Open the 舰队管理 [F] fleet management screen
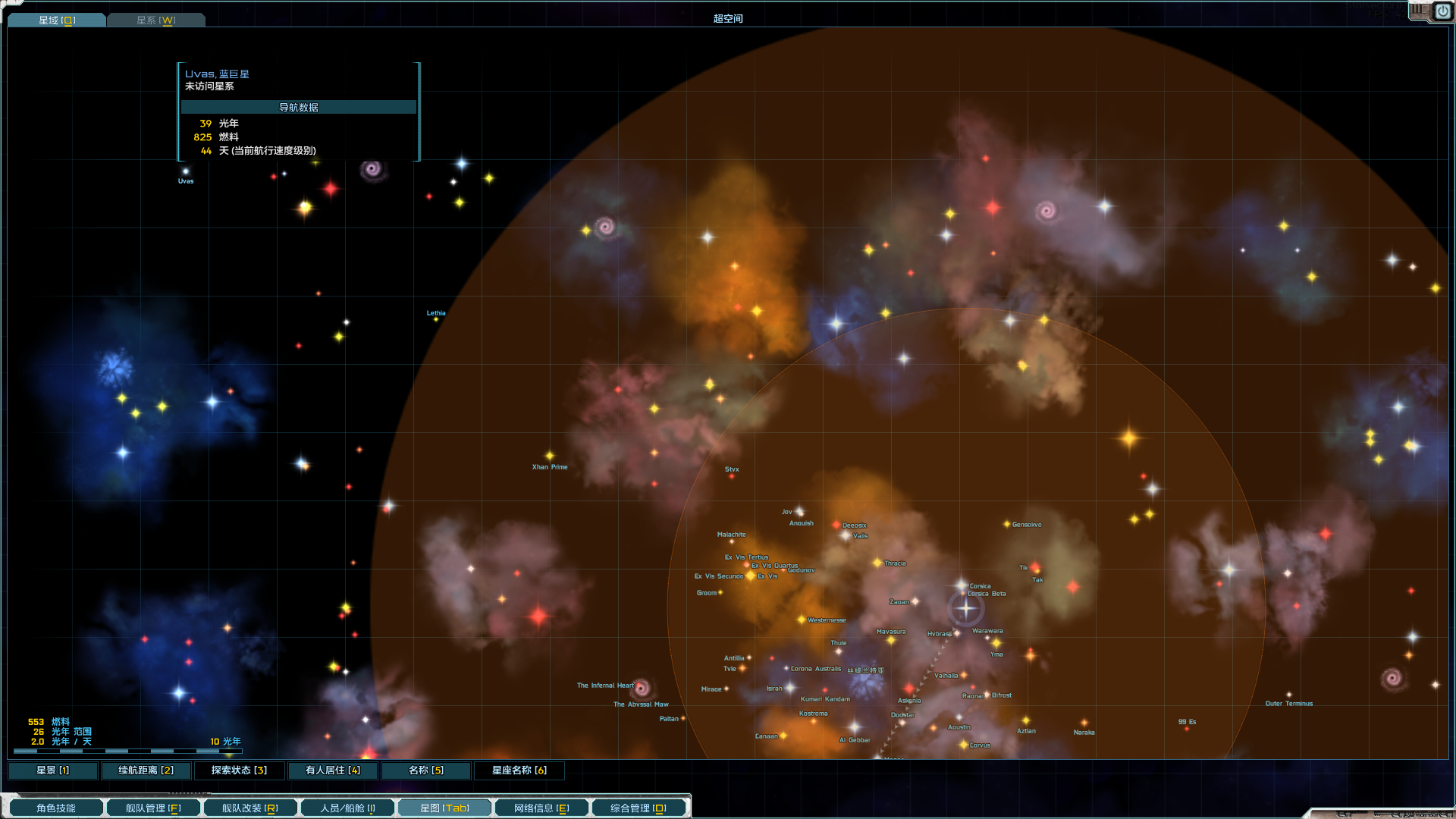The image size is (1456, 819). coord(152,807)
